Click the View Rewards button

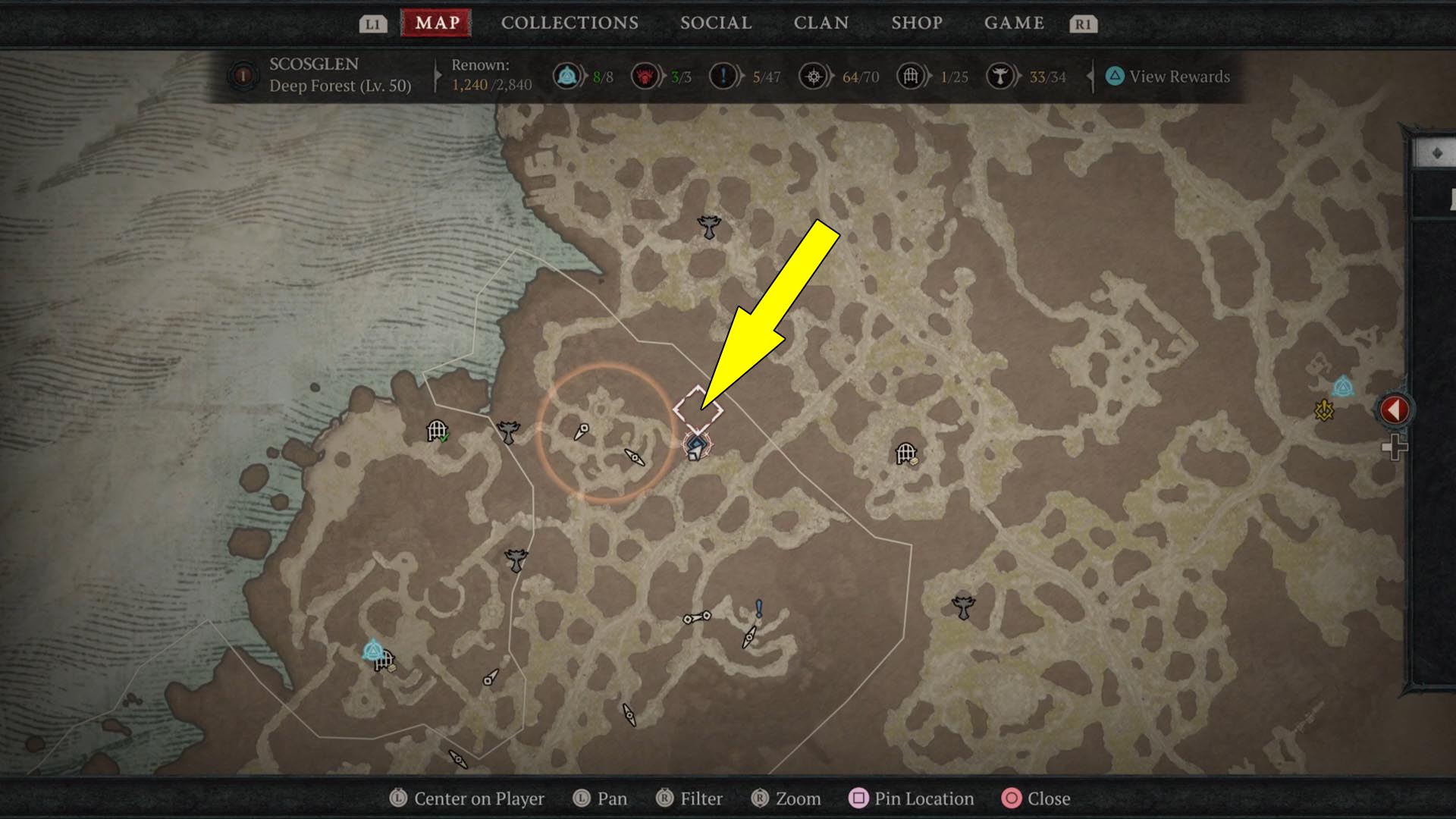click(x=1170, y=77)
